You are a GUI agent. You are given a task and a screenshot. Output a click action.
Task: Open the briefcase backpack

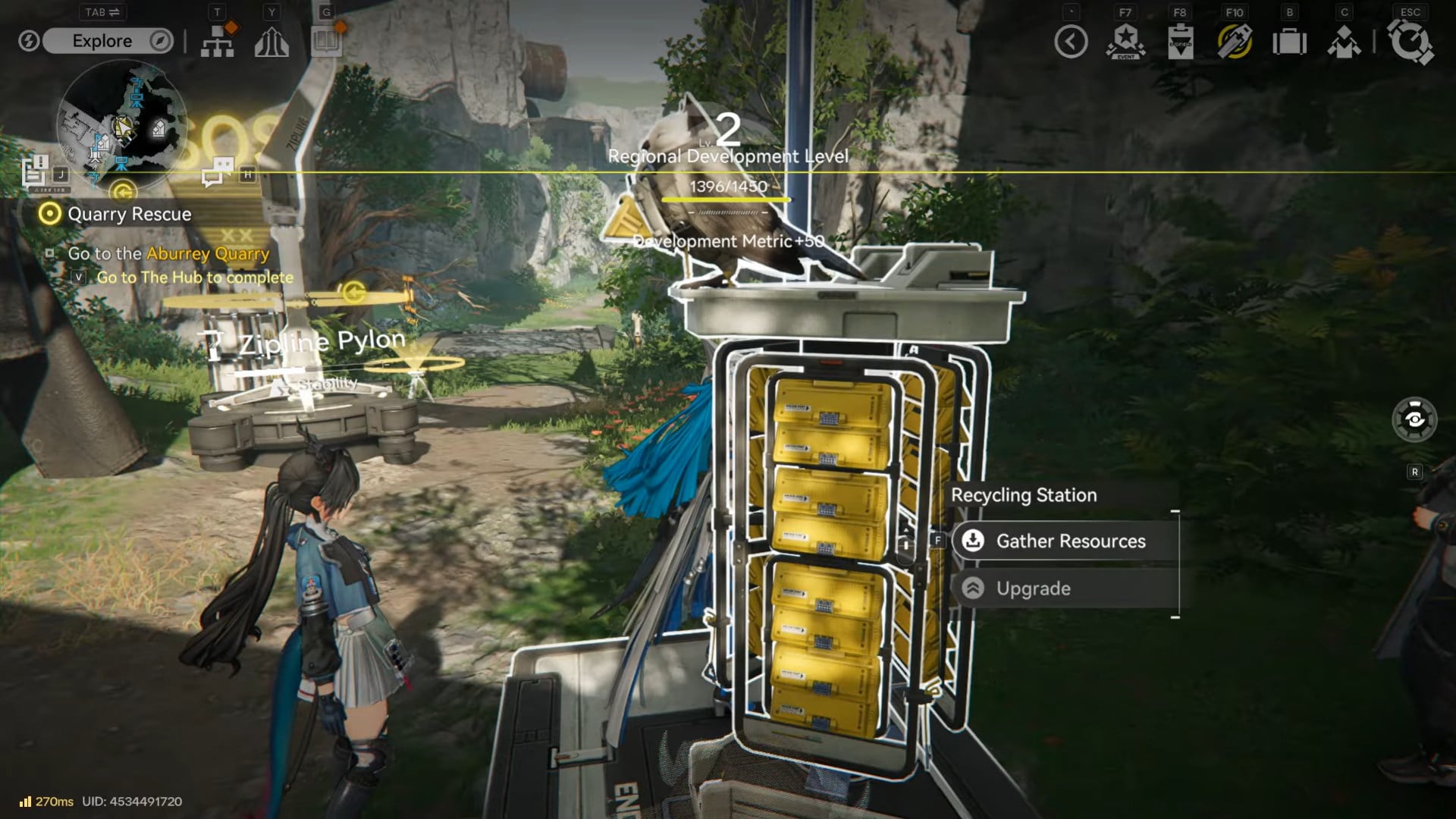point(1289,42)
